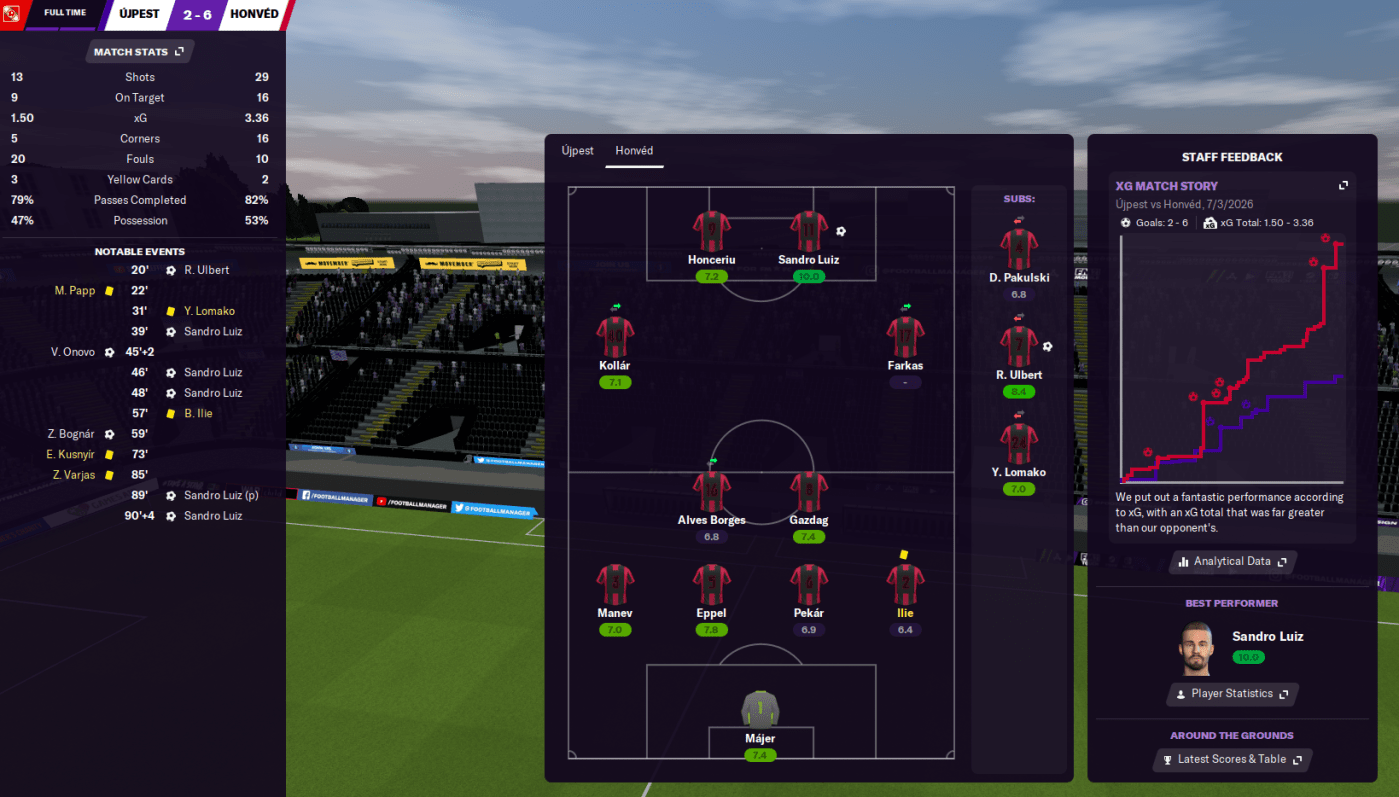Select midfielder Gazdag
This screenshot has height=797, width=1399.
(x=808, y=492)
